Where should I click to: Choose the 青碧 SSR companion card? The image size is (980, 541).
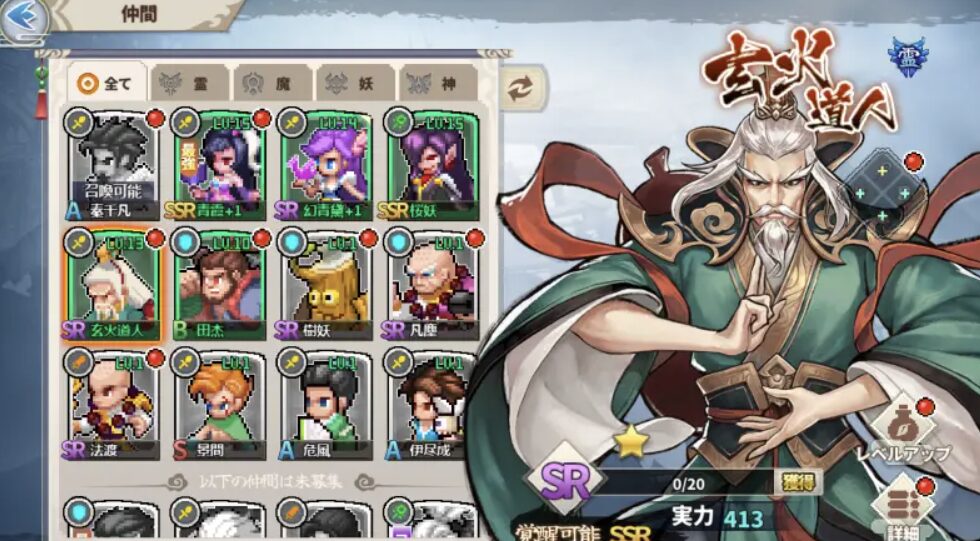click(x=219, y=166)
